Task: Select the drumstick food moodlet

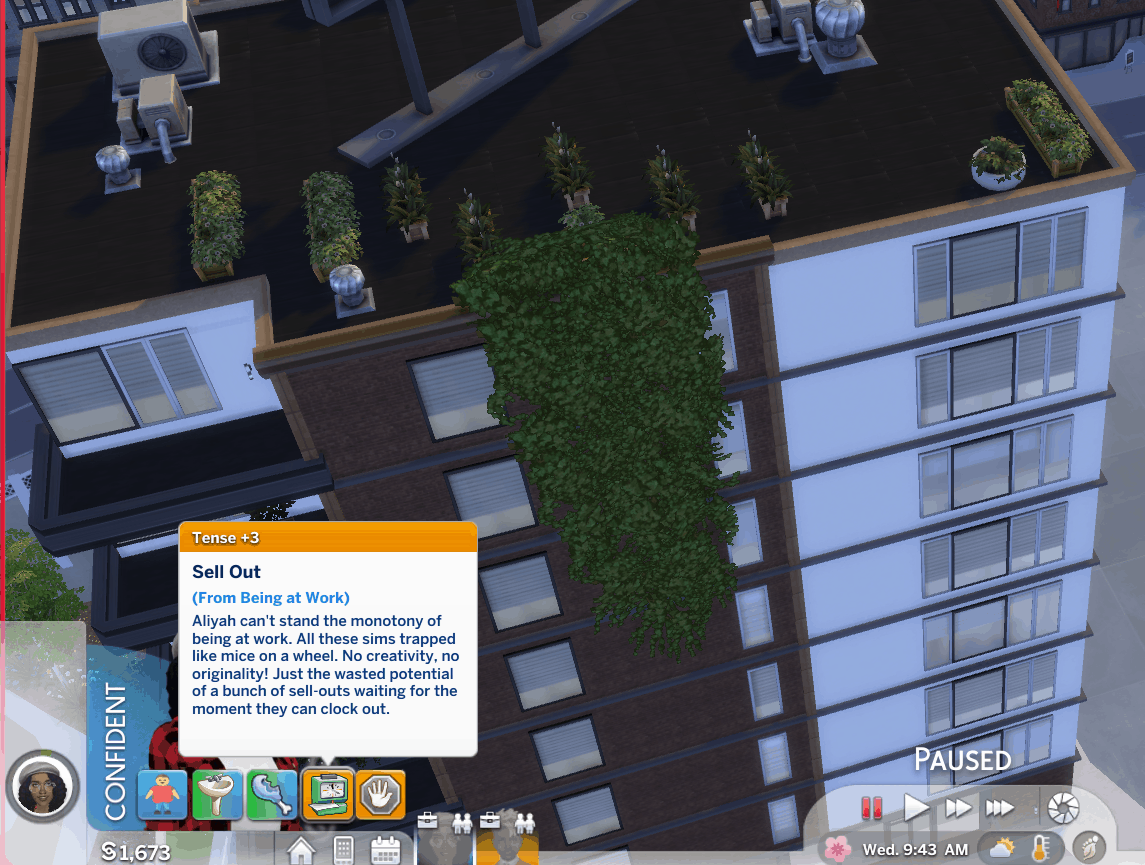Action: click(x=272, y=795)
